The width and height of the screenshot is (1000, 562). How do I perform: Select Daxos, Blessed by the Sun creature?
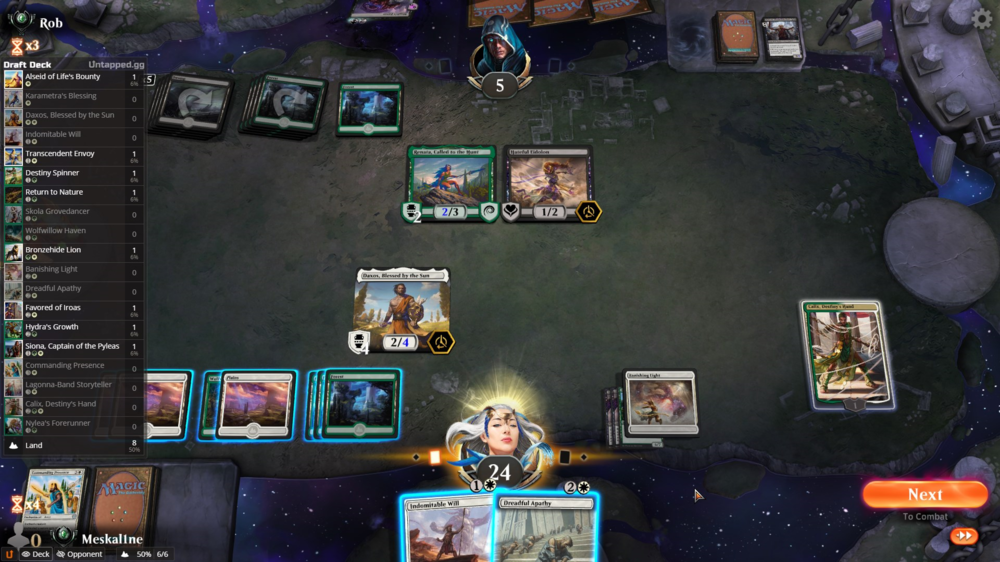[401, 309]
